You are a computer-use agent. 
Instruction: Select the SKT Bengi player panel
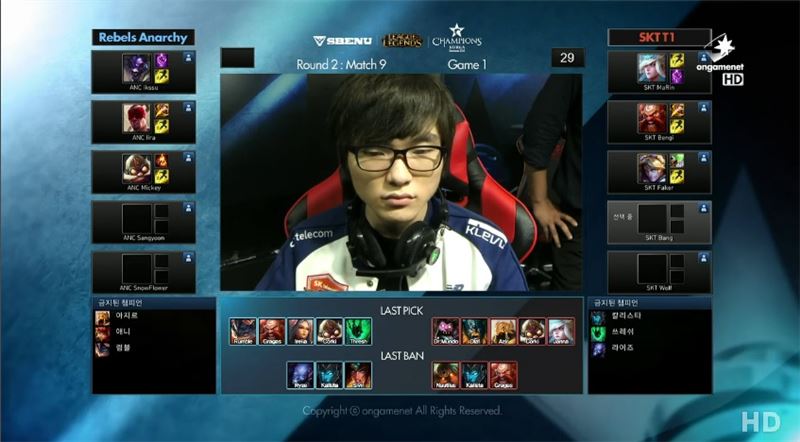(x=659, y=122)
